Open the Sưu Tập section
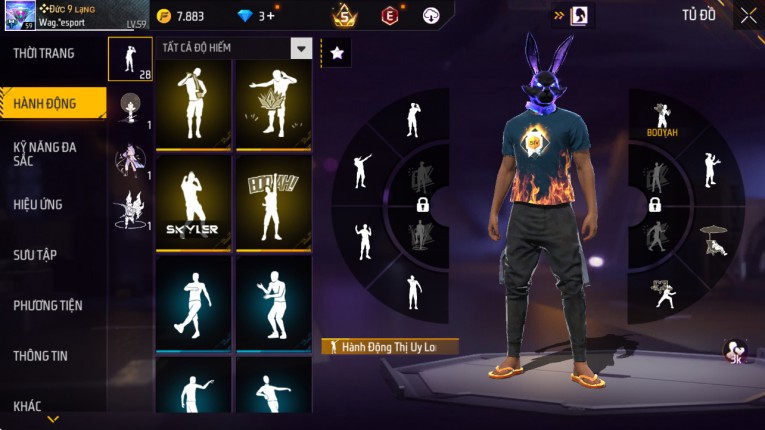This screenshot has width=765, height=430. pos(35,255)
